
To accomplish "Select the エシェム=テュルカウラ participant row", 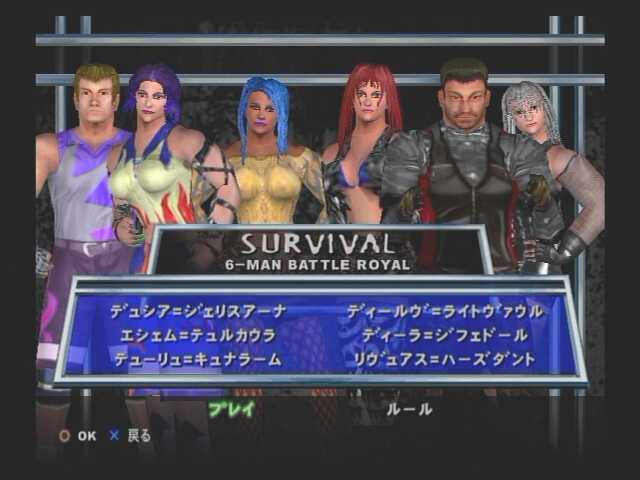I will tap(198, 336).
